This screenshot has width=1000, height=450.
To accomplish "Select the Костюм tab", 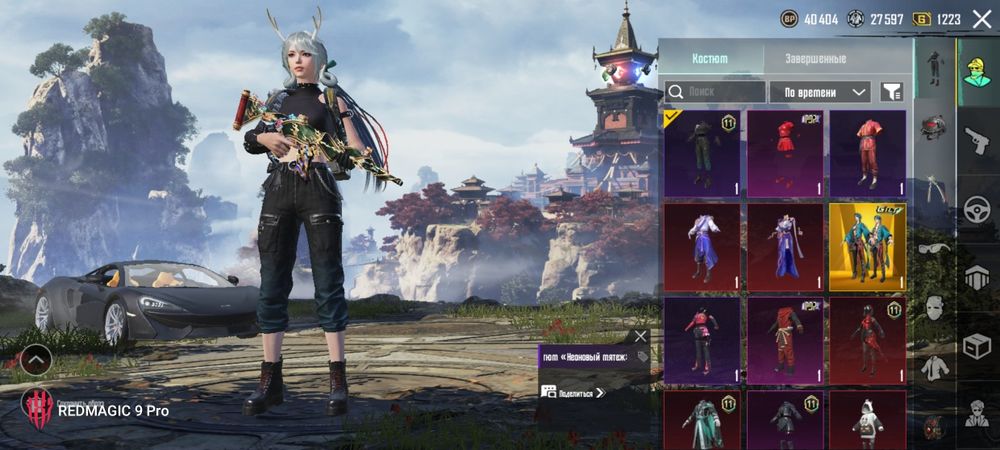I will click(710, 59).
